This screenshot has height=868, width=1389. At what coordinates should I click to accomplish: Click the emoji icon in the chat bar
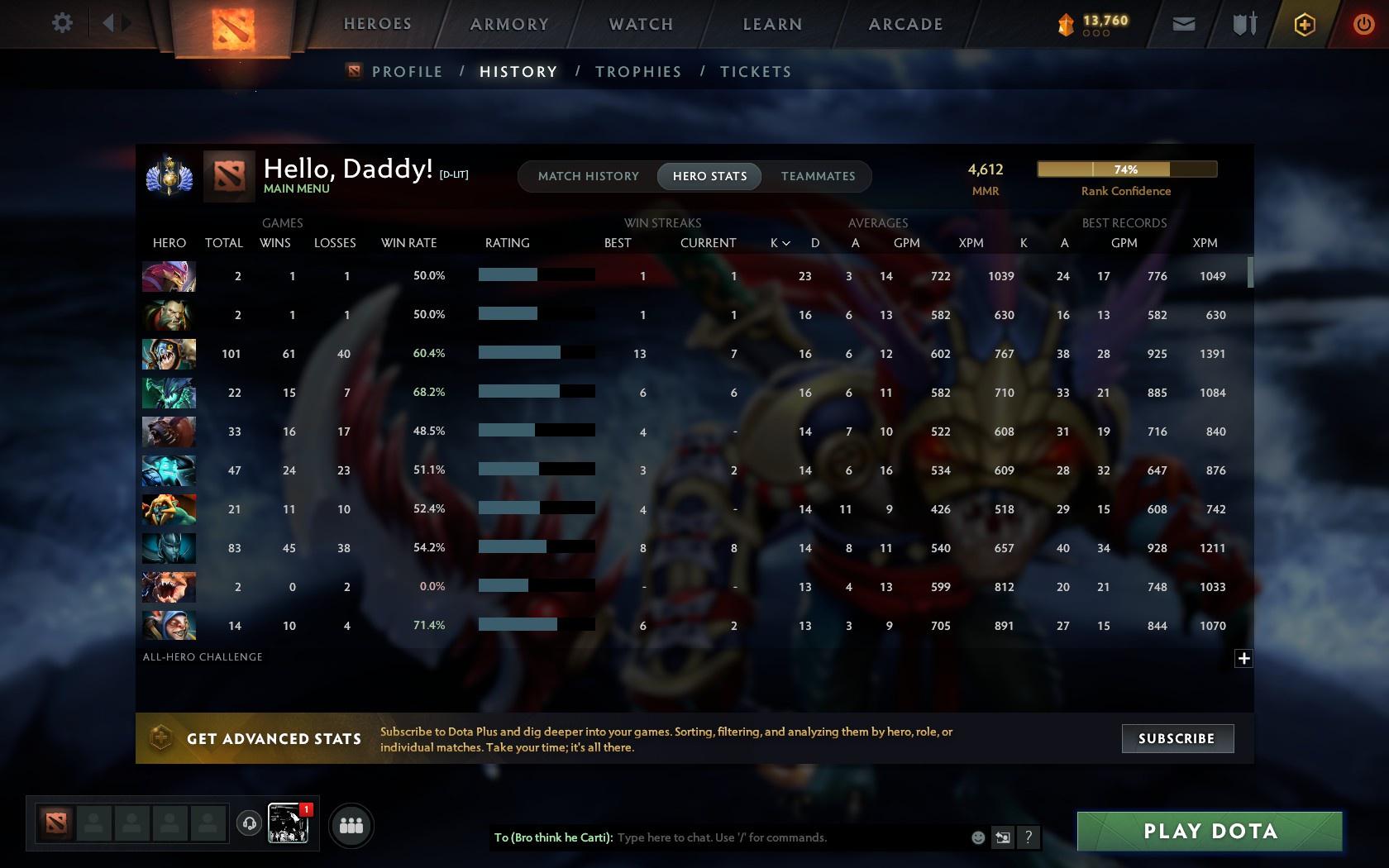click(x=978, y=837)
